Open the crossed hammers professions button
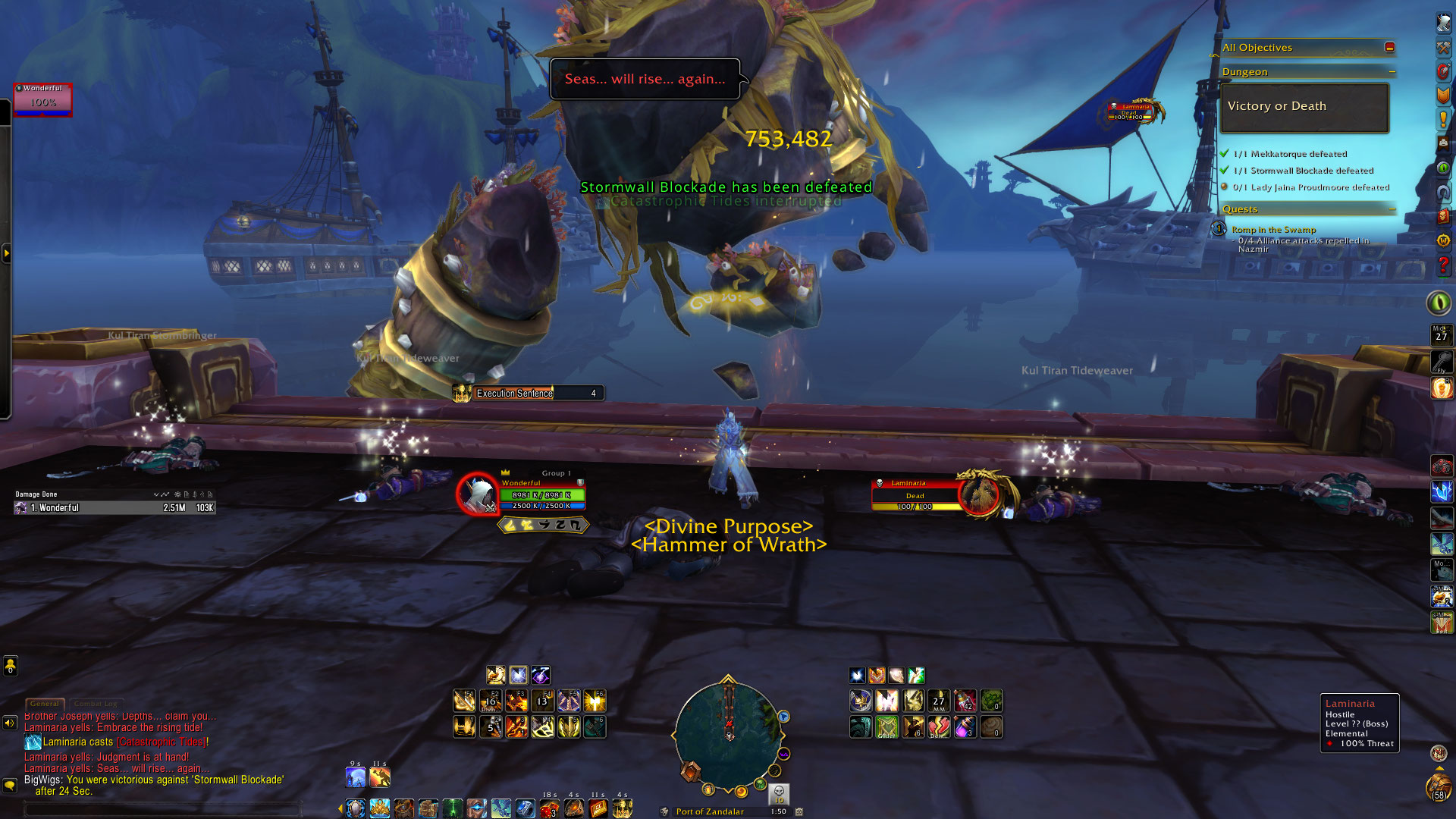 1443,47
